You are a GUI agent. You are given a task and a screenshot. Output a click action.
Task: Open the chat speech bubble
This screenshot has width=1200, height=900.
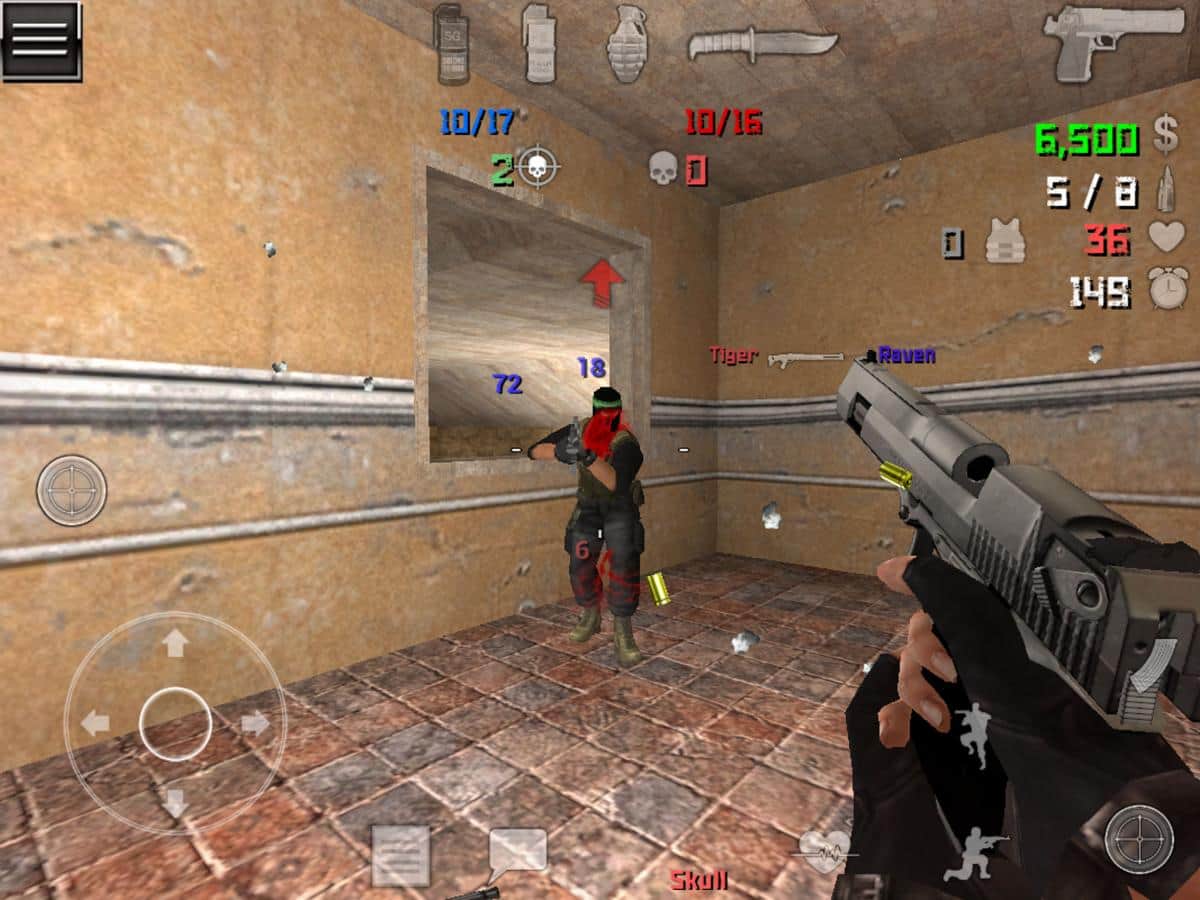(517, 852)
